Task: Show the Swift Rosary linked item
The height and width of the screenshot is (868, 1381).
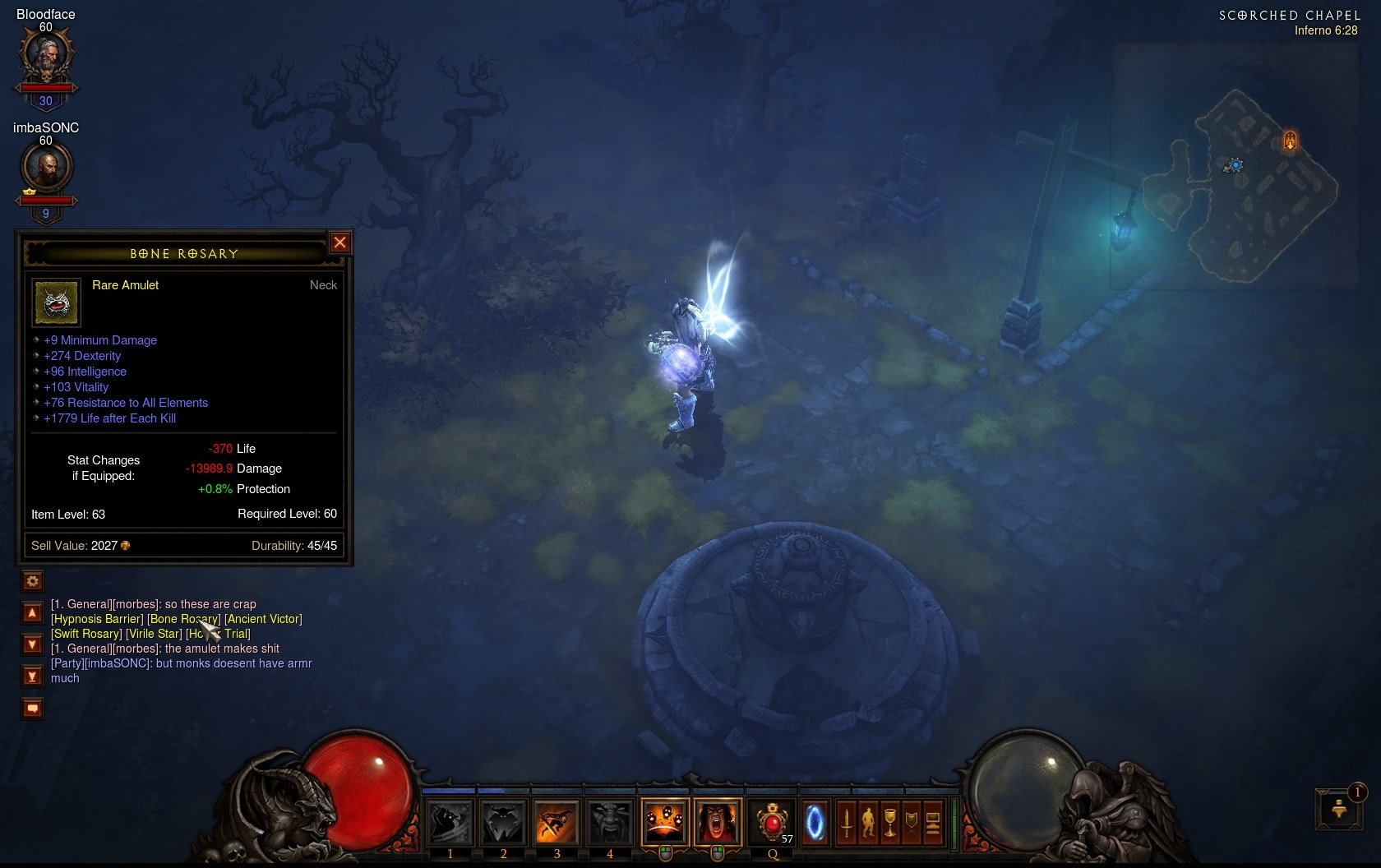Action: pos(86,634)
